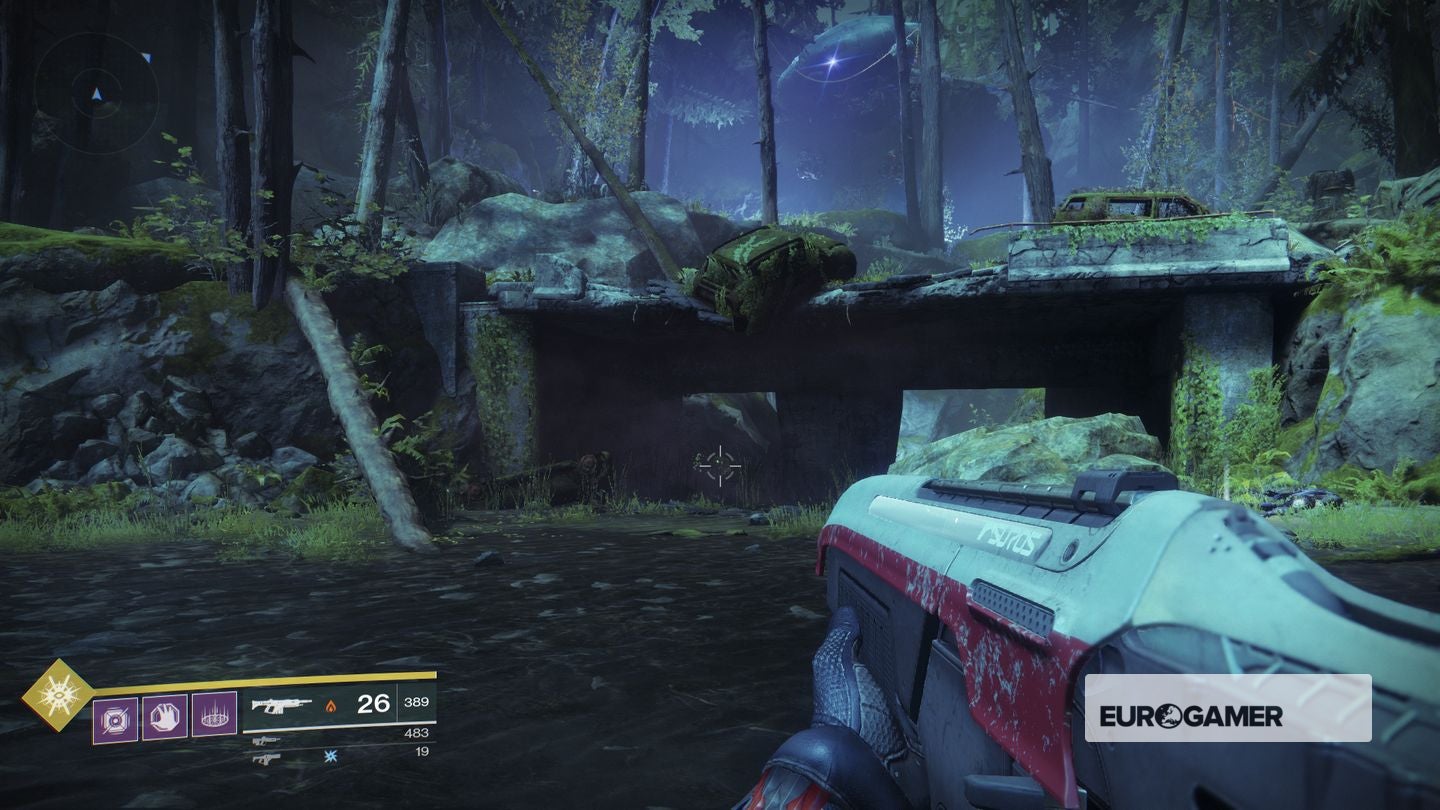1440x810 pixels.
Task: Click the secondary weapon silhouette icon
Action: pyautogui.click(x=266, y=740)
